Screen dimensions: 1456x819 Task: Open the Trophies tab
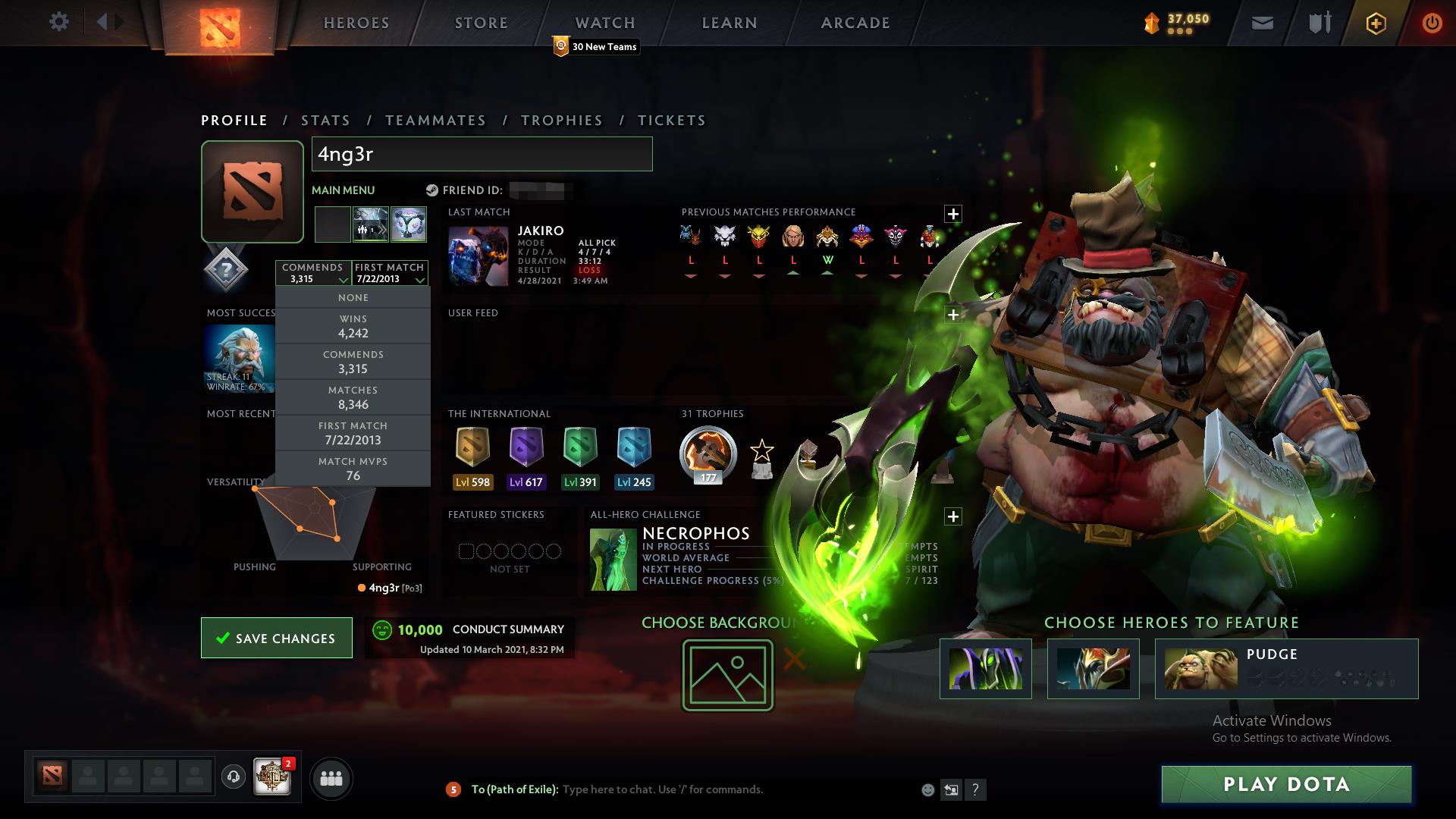(x=561, y=121)
